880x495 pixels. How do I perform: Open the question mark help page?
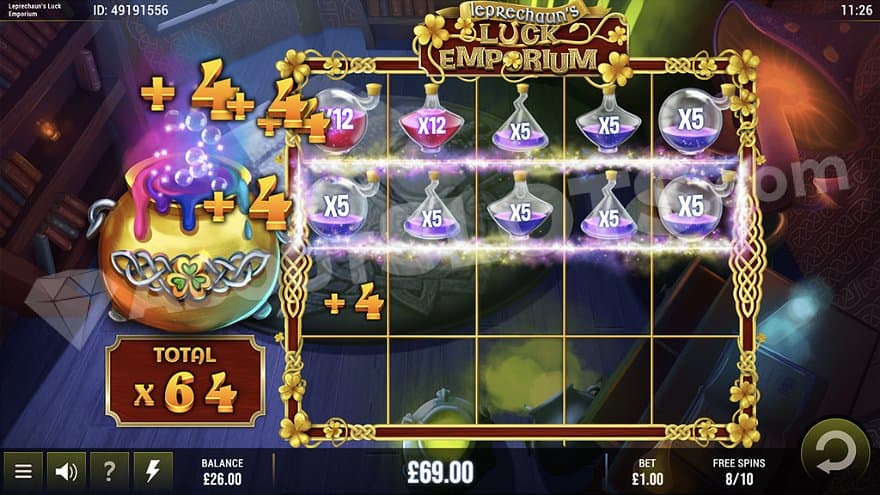coord(109,471)
